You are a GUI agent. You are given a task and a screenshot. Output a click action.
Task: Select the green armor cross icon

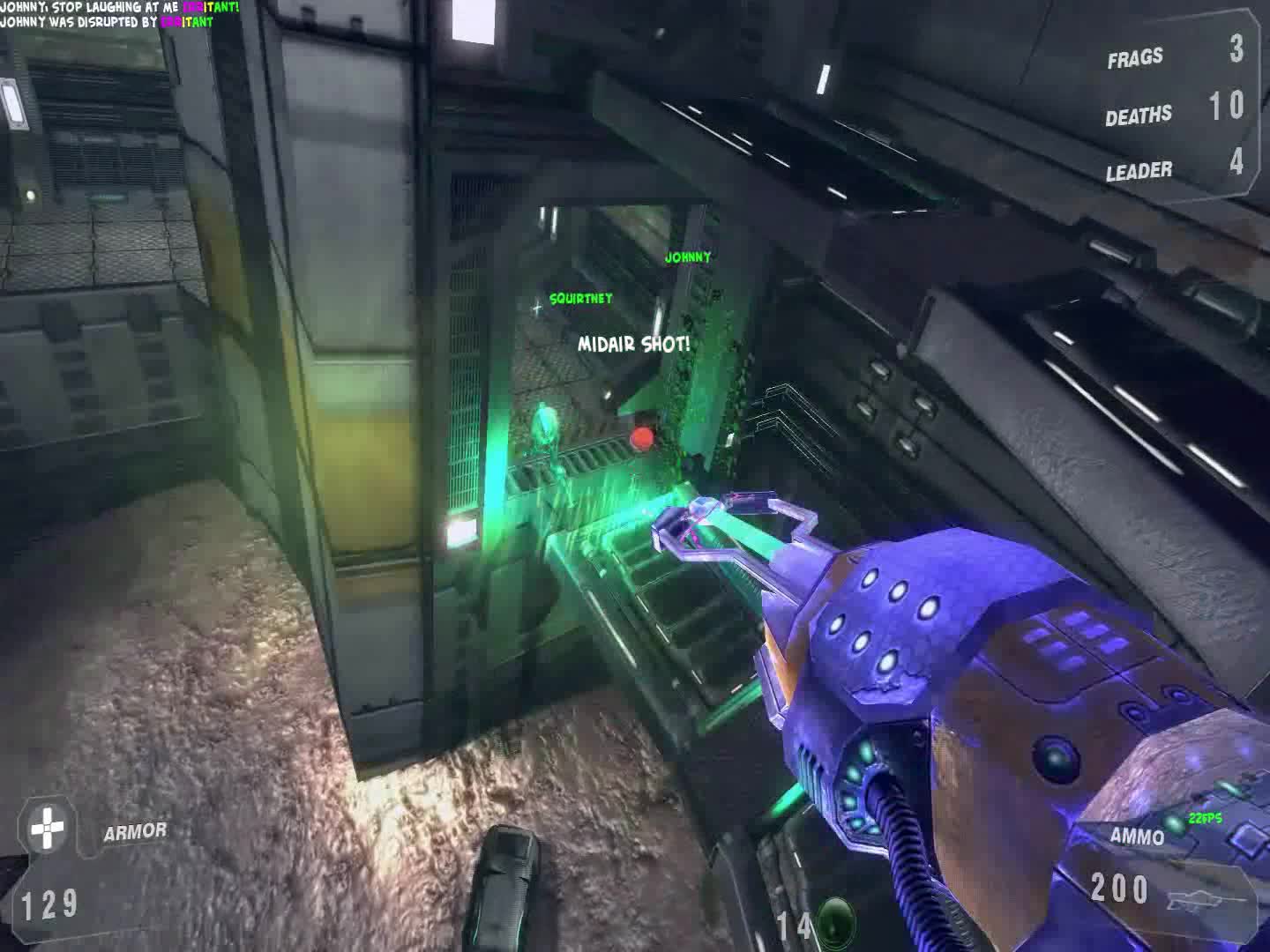tap(46, 829)
